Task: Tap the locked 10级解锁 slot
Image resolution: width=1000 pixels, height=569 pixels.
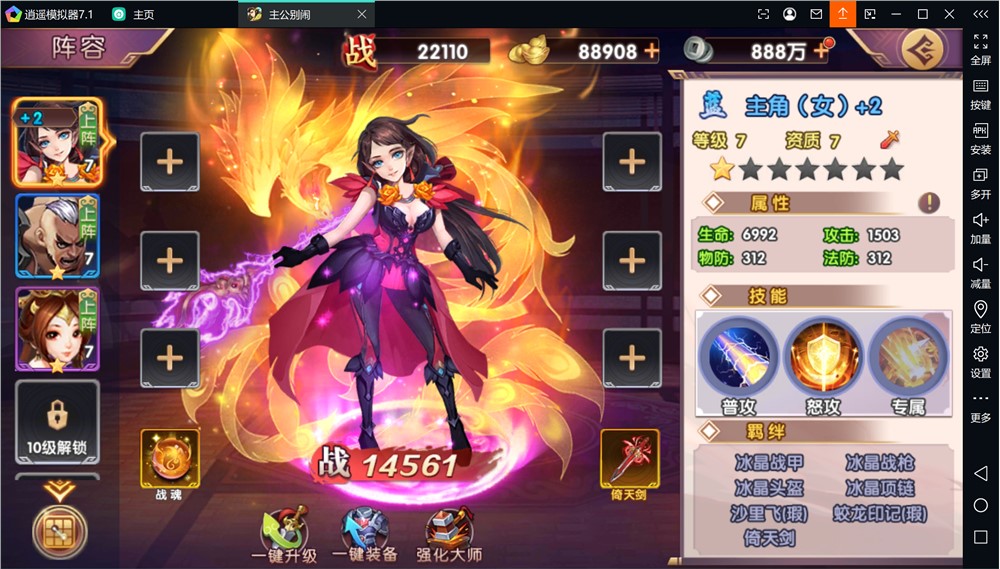Action: point(56,422)
